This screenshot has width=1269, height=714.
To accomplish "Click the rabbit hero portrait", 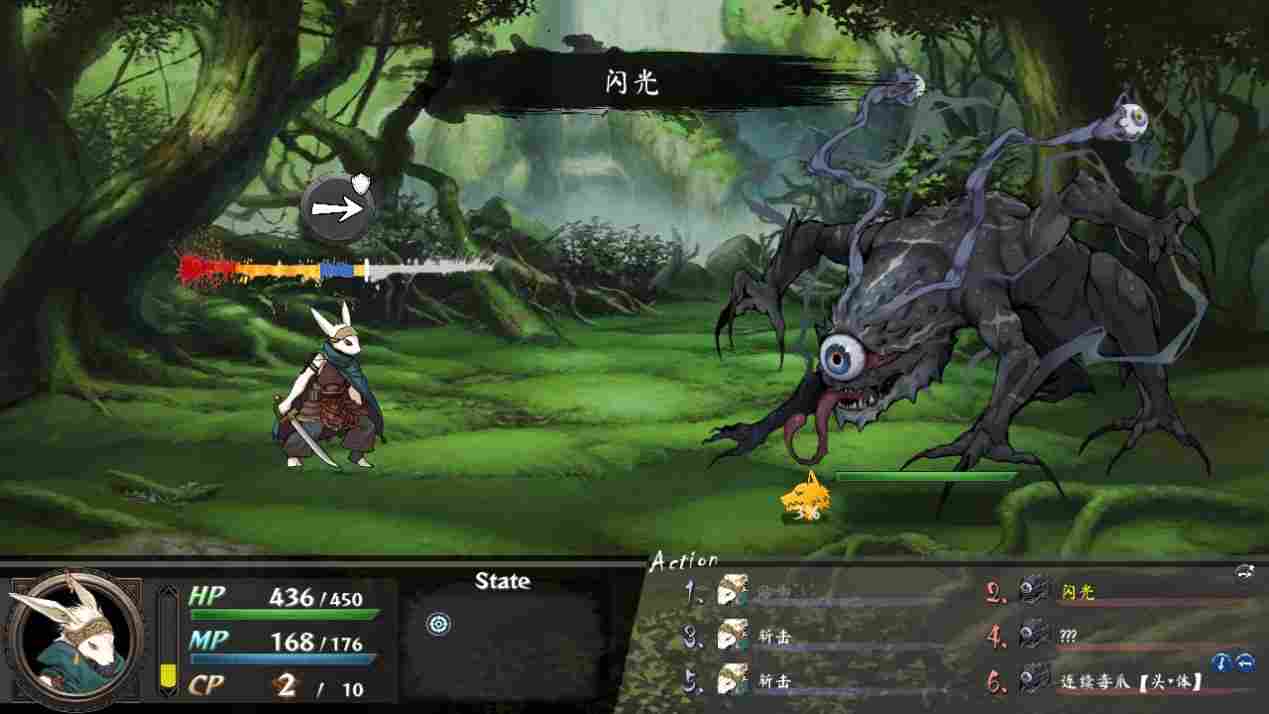I will point(72,638).
